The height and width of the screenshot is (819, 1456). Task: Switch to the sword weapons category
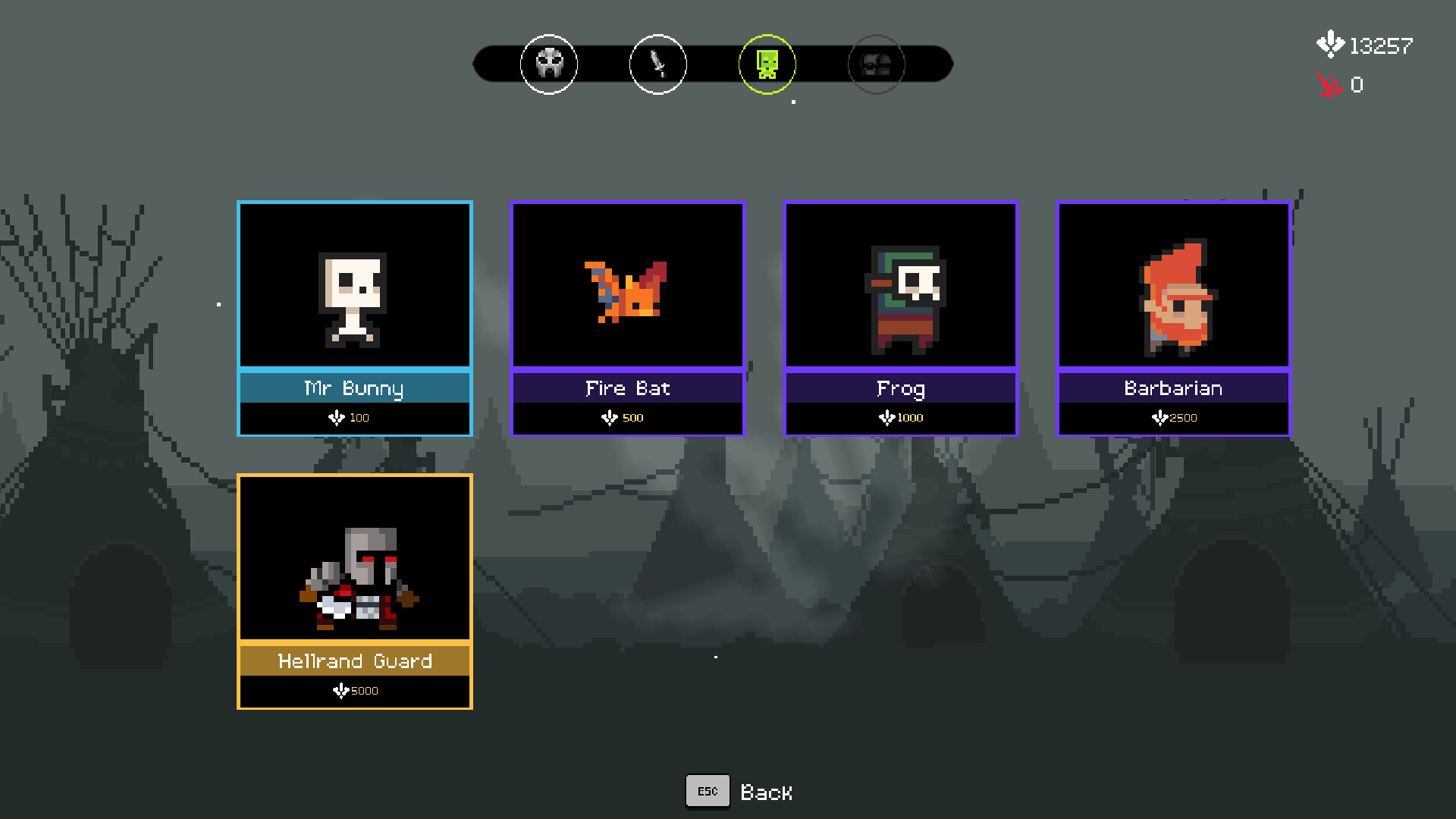click(x=657, y=64)
